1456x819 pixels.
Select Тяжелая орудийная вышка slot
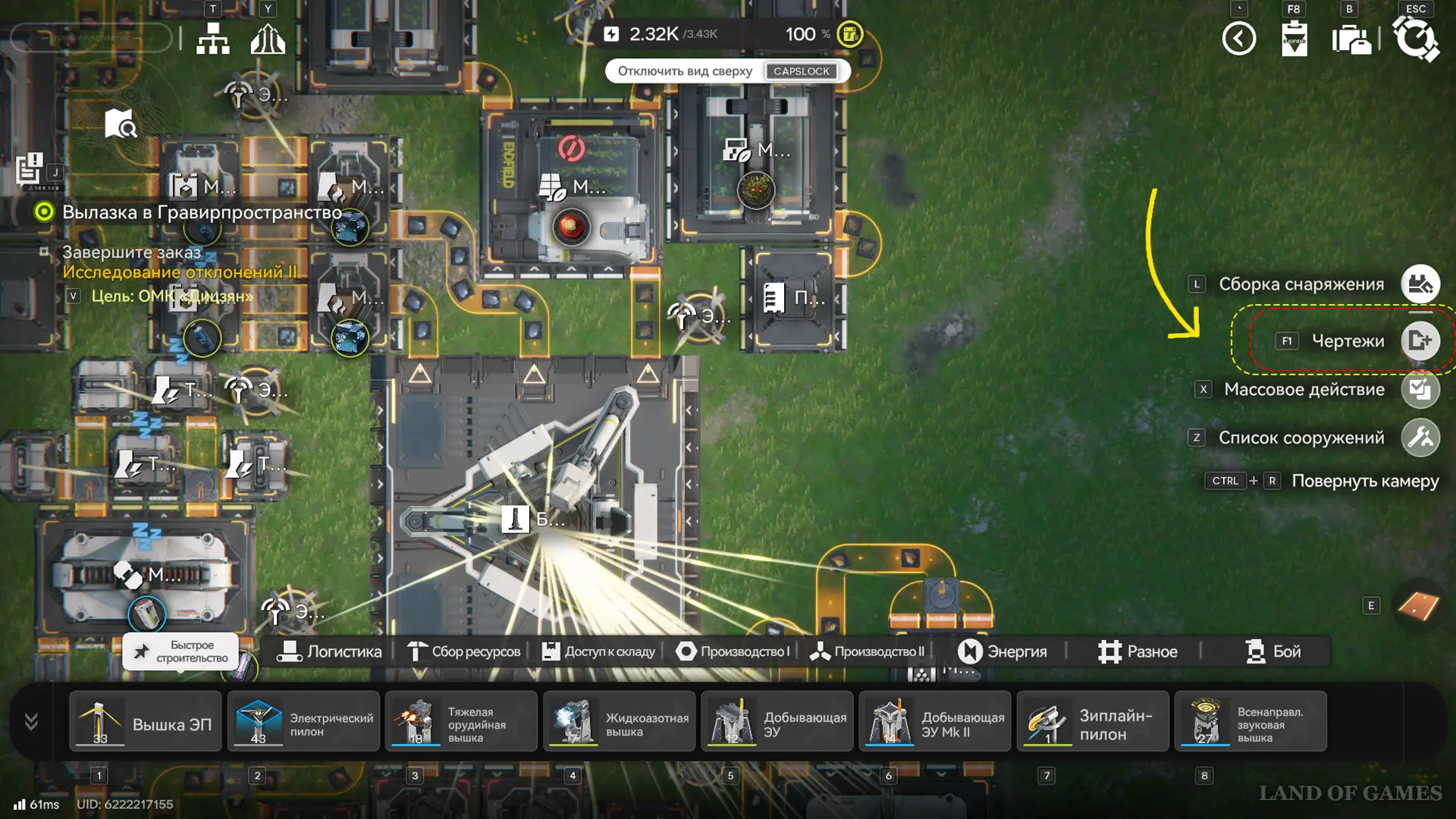pos(461,722)
